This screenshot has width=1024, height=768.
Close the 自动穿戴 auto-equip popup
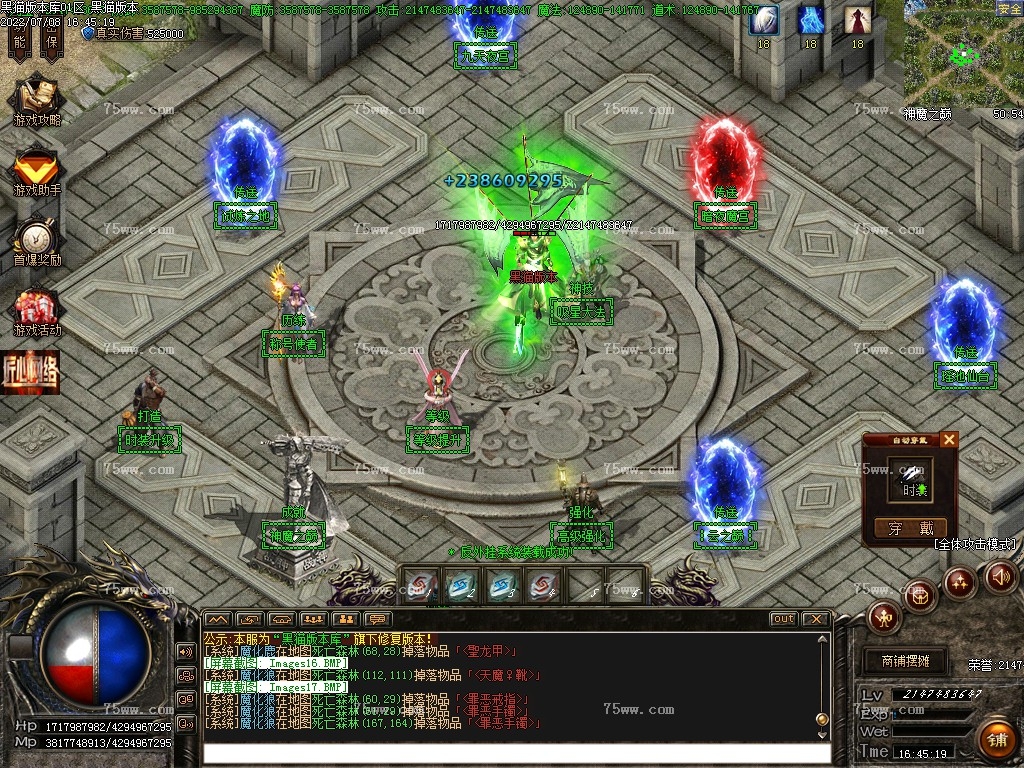(949, 439)
